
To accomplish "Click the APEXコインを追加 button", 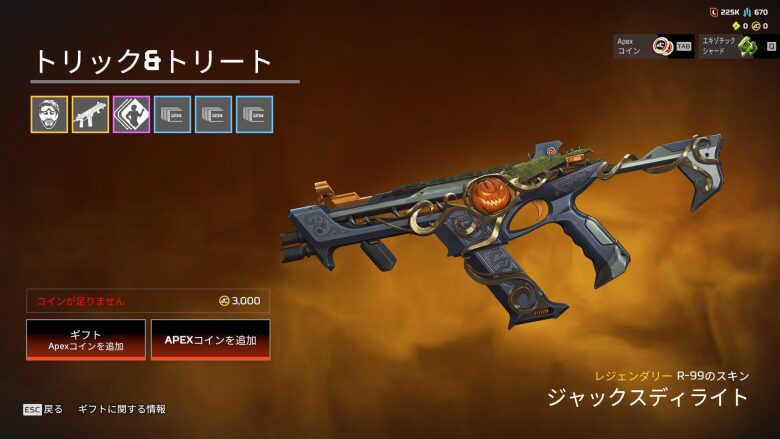I will pyautogui.click(x=210, y=340).
